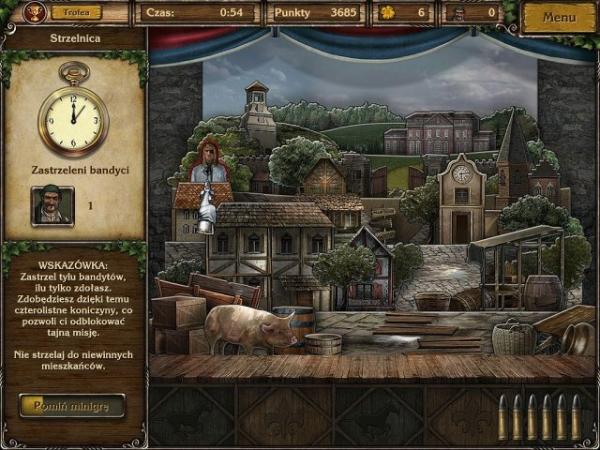Click the trophy cup icon
Viewport: 600px width, 450px height.
[36, 13]
